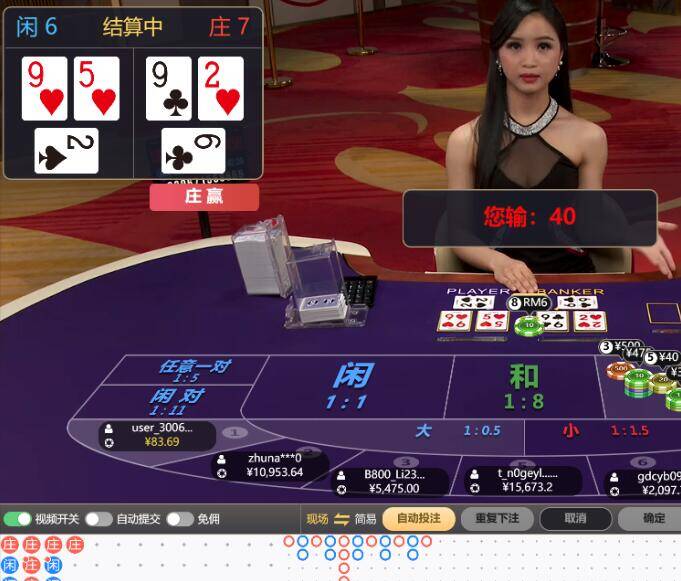Image resolution: width=681 pixels, height=581 pixels.
Task: Select player seat user_3006
Action: (158, 435)
